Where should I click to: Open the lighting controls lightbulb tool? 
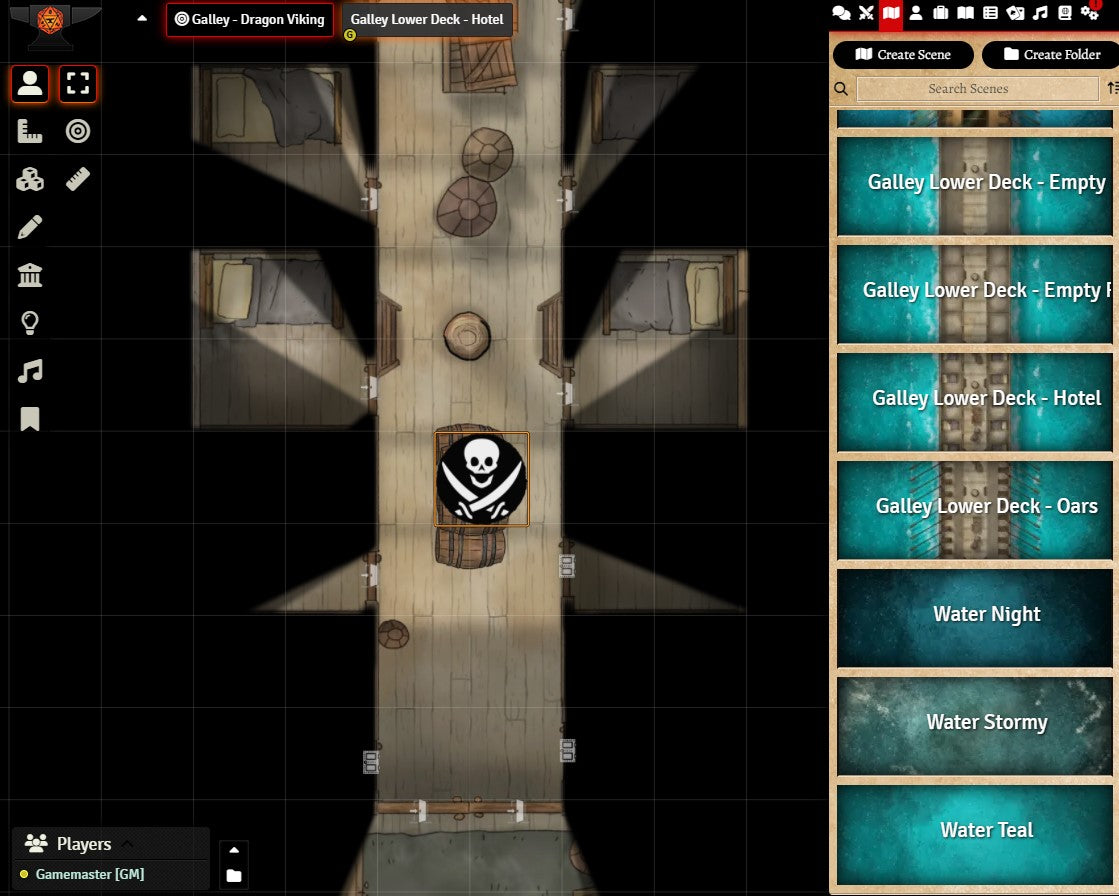coord(30,323)
